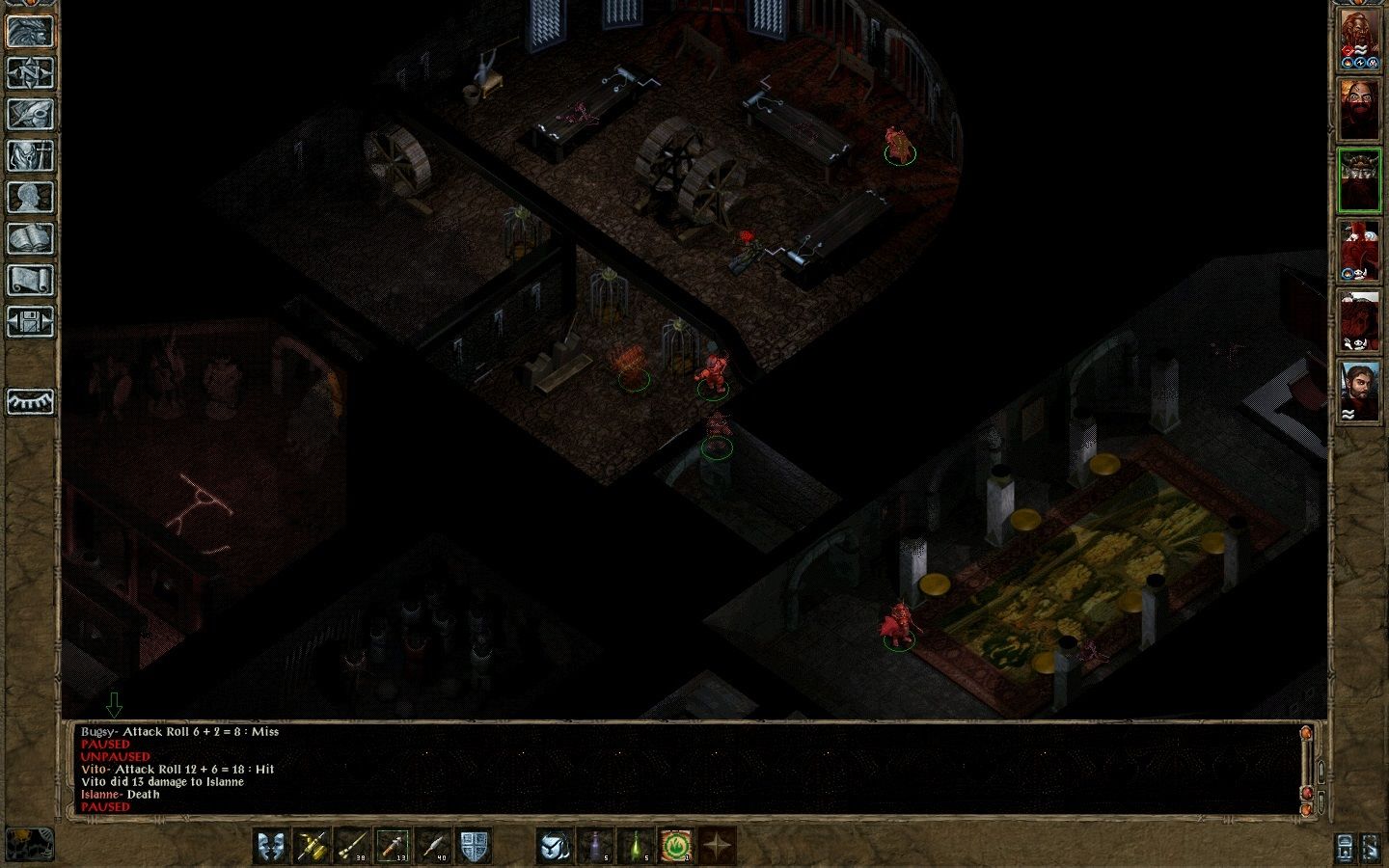Open the options menu with the floppy disk icon
This screenshot has width=1389, height=868.
coord(30,321)
